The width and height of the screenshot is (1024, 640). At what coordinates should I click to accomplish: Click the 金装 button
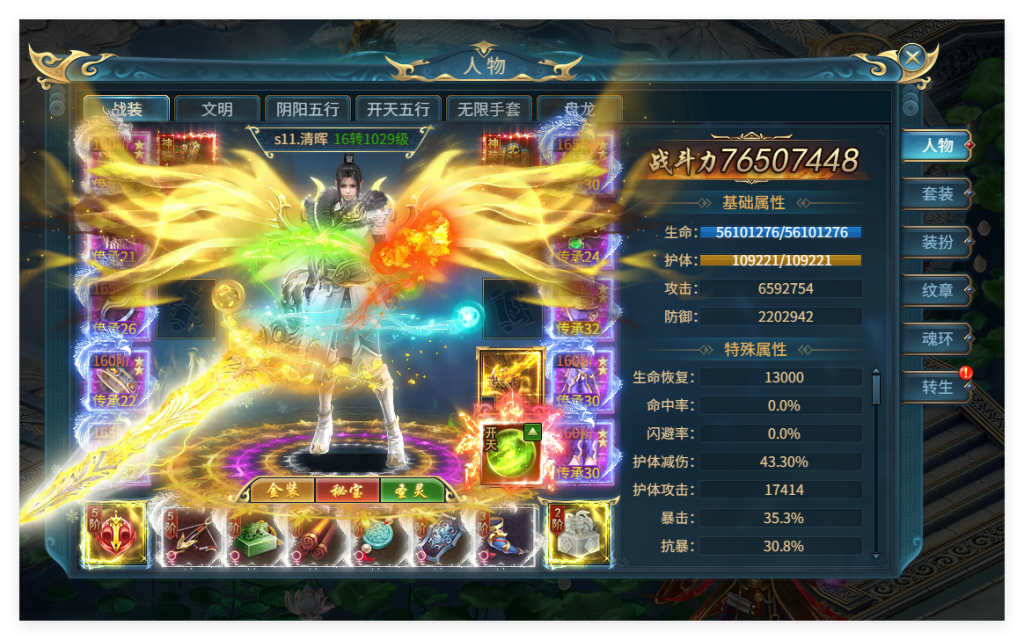(x=276, y=491)
